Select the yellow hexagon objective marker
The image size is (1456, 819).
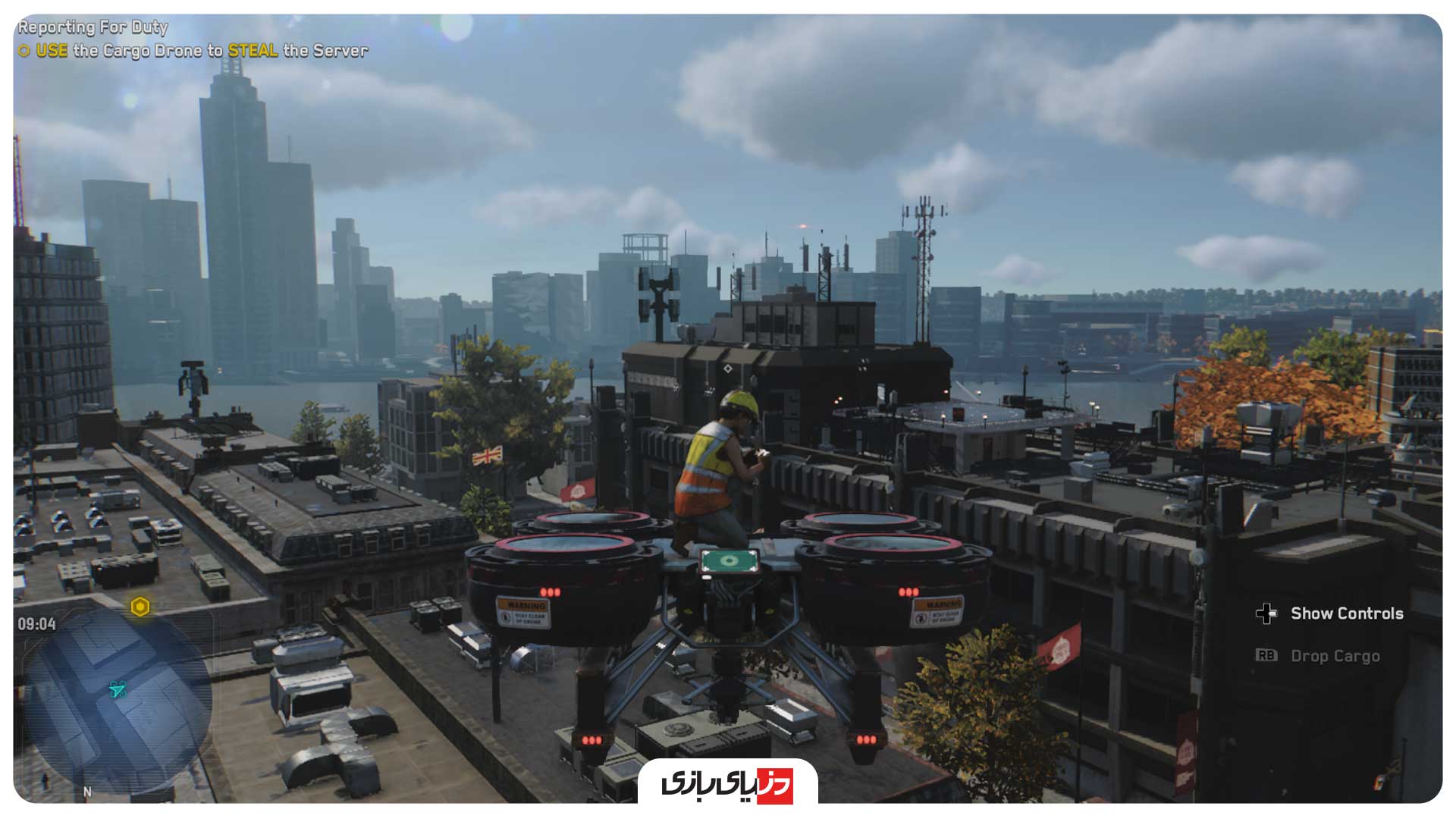click(140, 607)
